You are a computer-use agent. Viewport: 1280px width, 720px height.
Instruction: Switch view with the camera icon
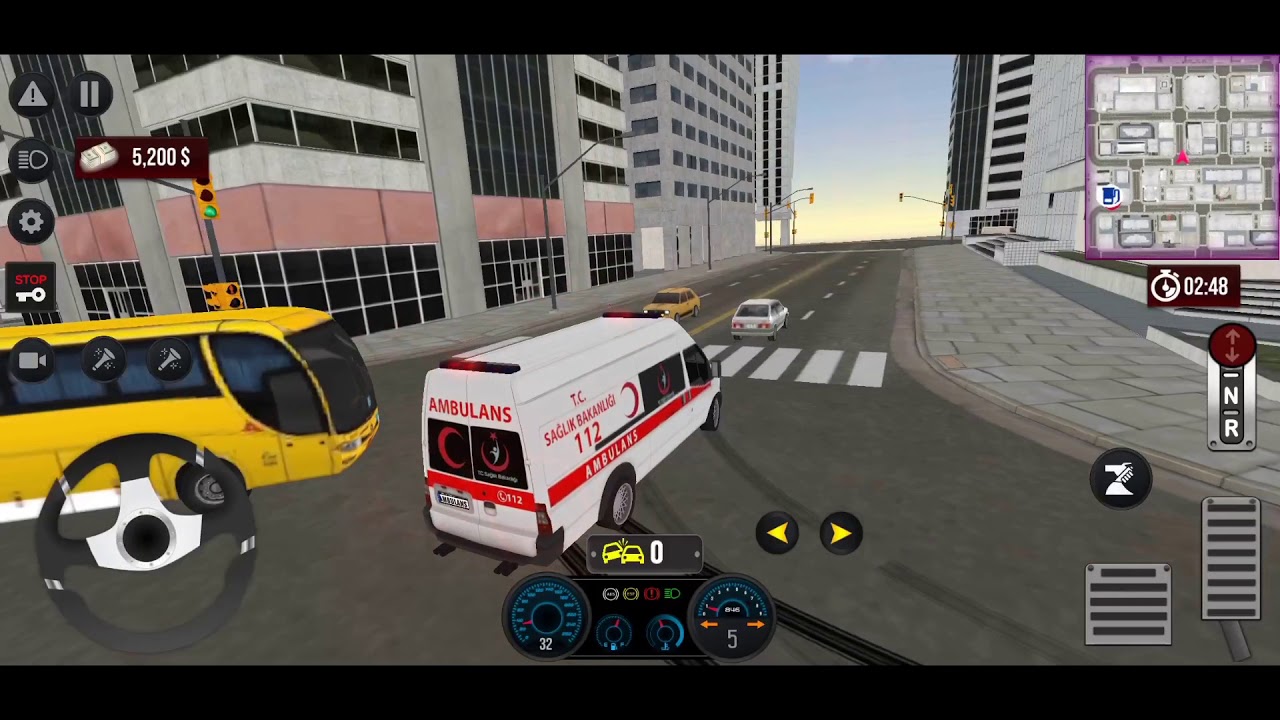(x=32, y=361)
